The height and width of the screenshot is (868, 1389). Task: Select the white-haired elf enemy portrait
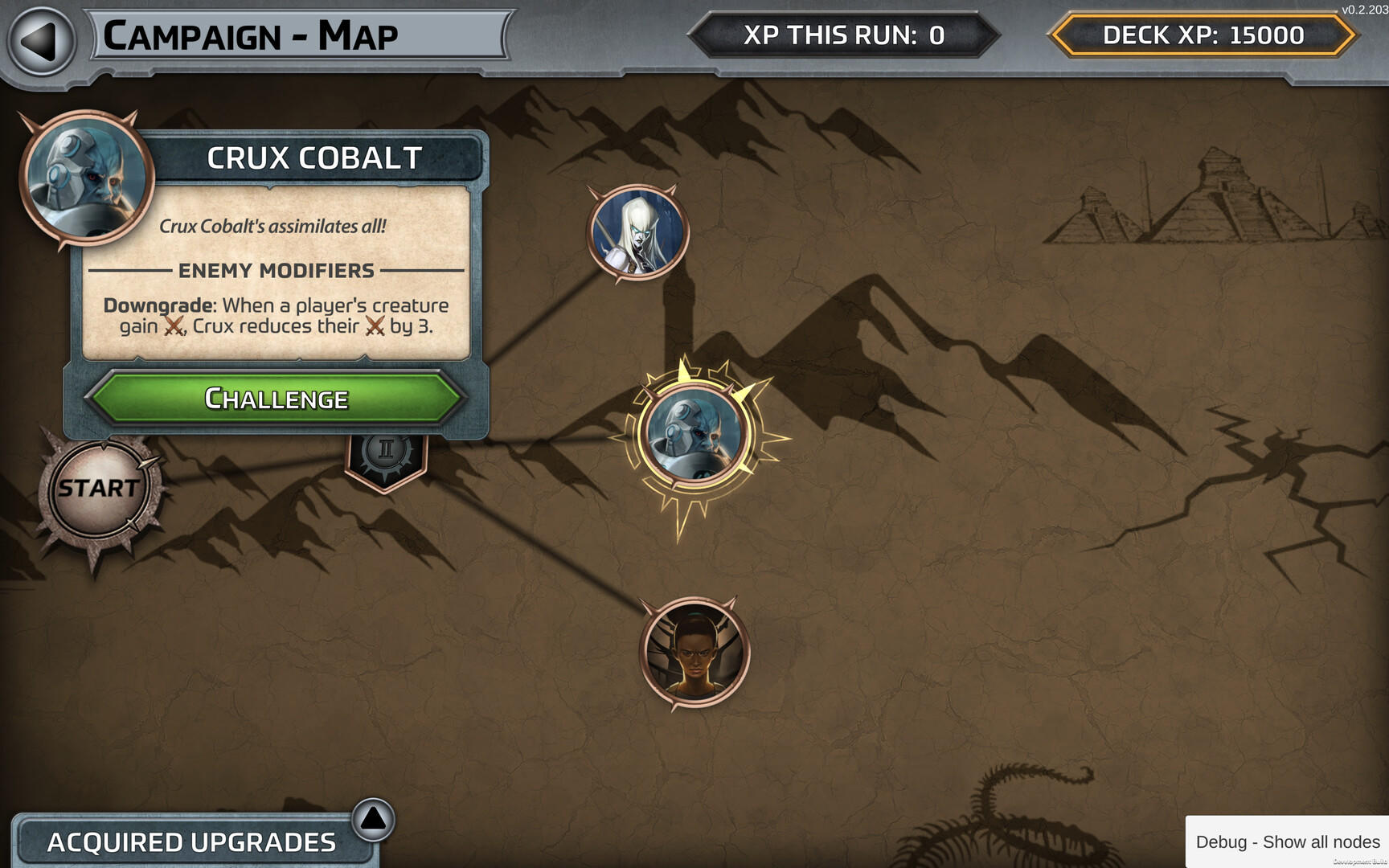(637, 233)
